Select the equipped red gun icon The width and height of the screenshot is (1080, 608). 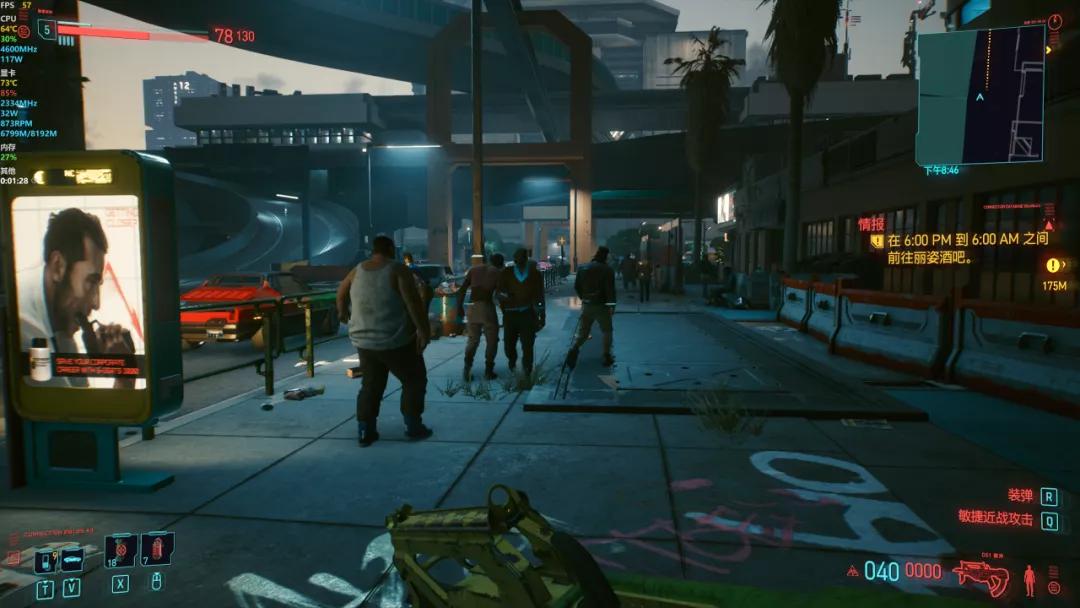click(980, 574)
